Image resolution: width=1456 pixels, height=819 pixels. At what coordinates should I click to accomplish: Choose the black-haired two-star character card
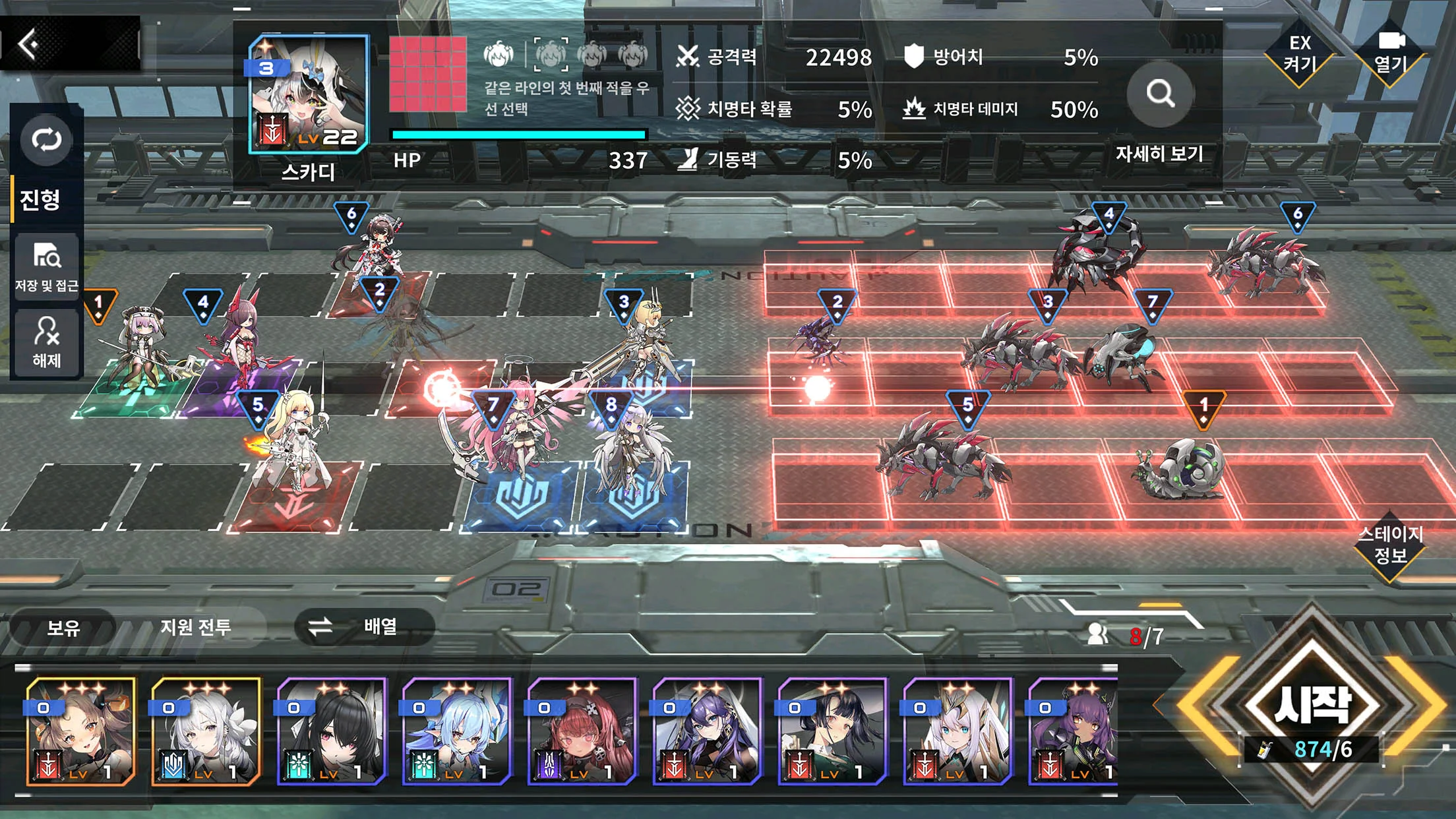pos(331,731)
